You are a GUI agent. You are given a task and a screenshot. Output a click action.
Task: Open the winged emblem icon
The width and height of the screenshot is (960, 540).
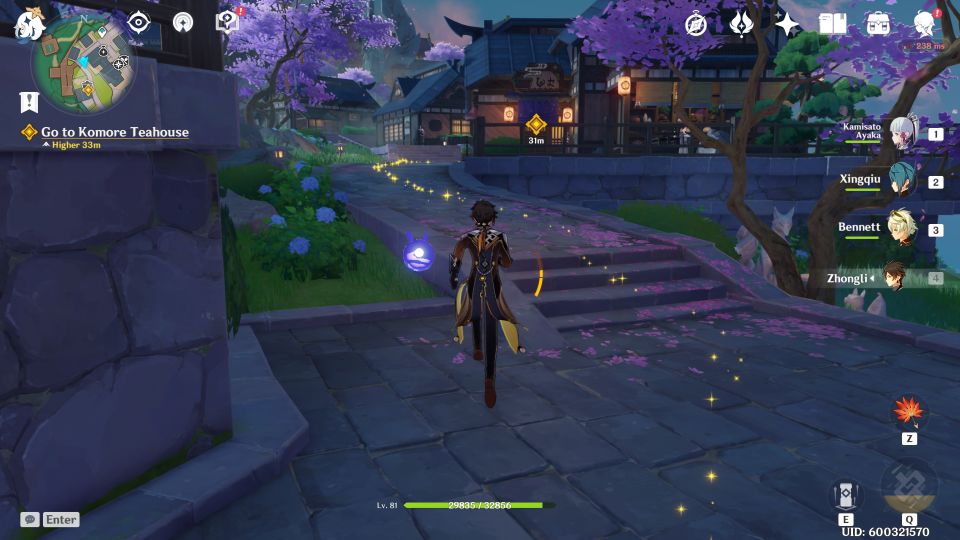741,24
